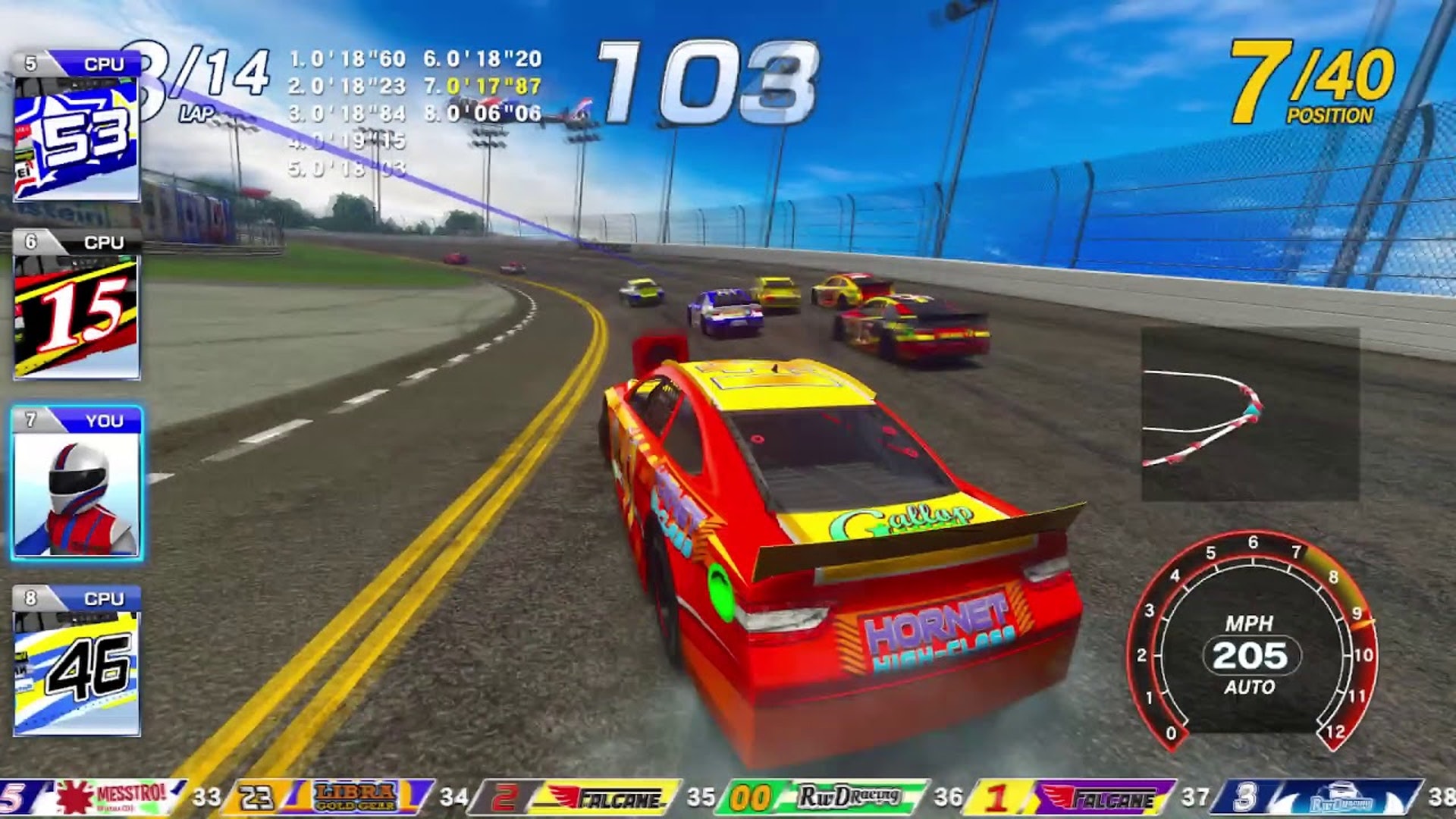Select the CPU car 53 position card
Image resolution: width=1456 pixels, height=819 pixels.
(x=77, y=127)
